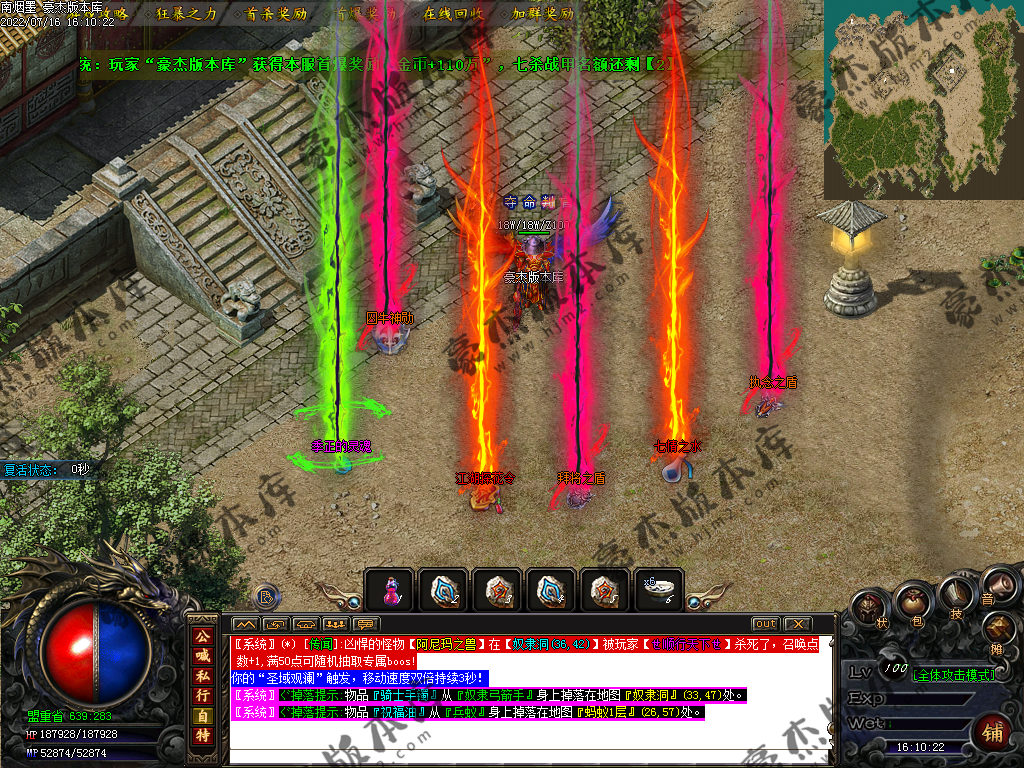Use the bowl item with x6 count

click(x=661, y=590)
